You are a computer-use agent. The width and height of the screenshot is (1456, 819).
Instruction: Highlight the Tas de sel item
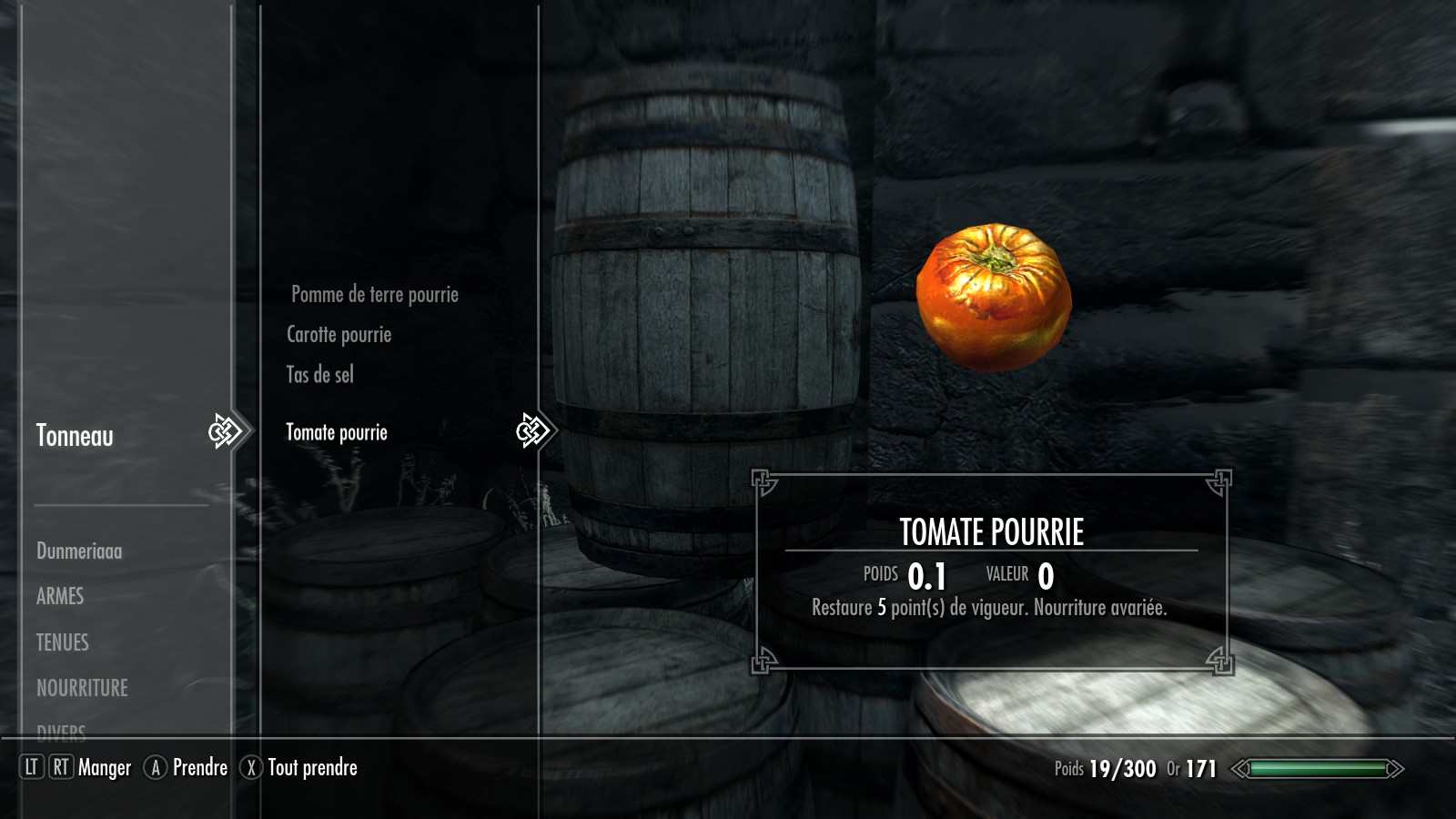click(x=319, y=375)
